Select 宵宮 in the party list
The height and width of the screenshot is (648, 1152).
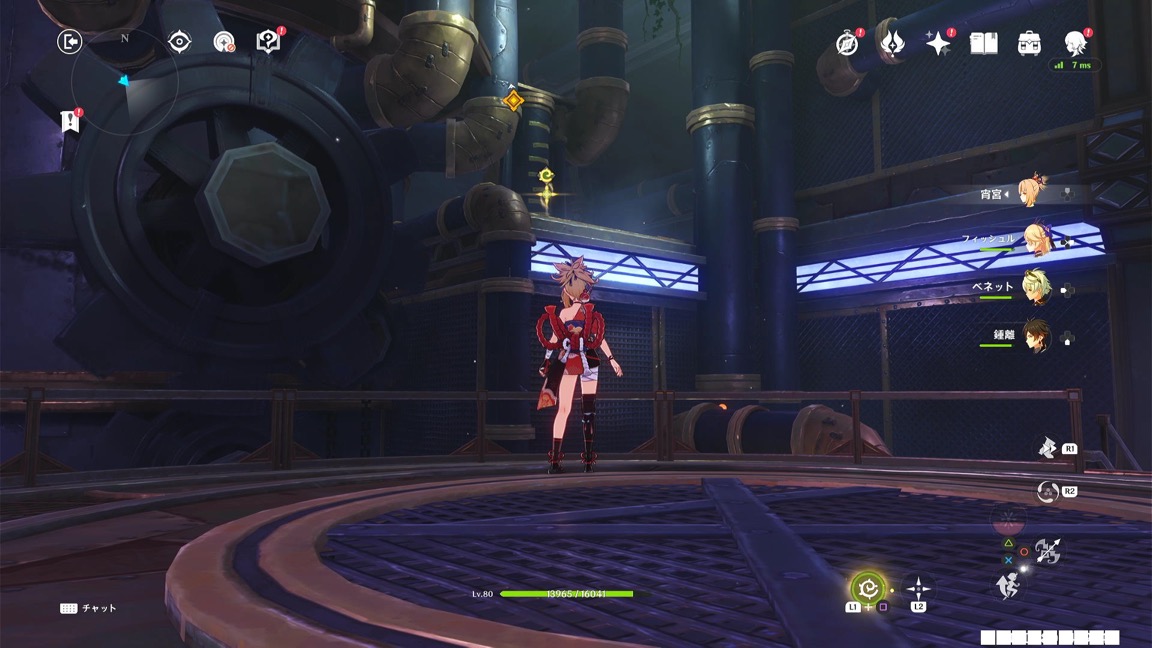click(1029, 193)
